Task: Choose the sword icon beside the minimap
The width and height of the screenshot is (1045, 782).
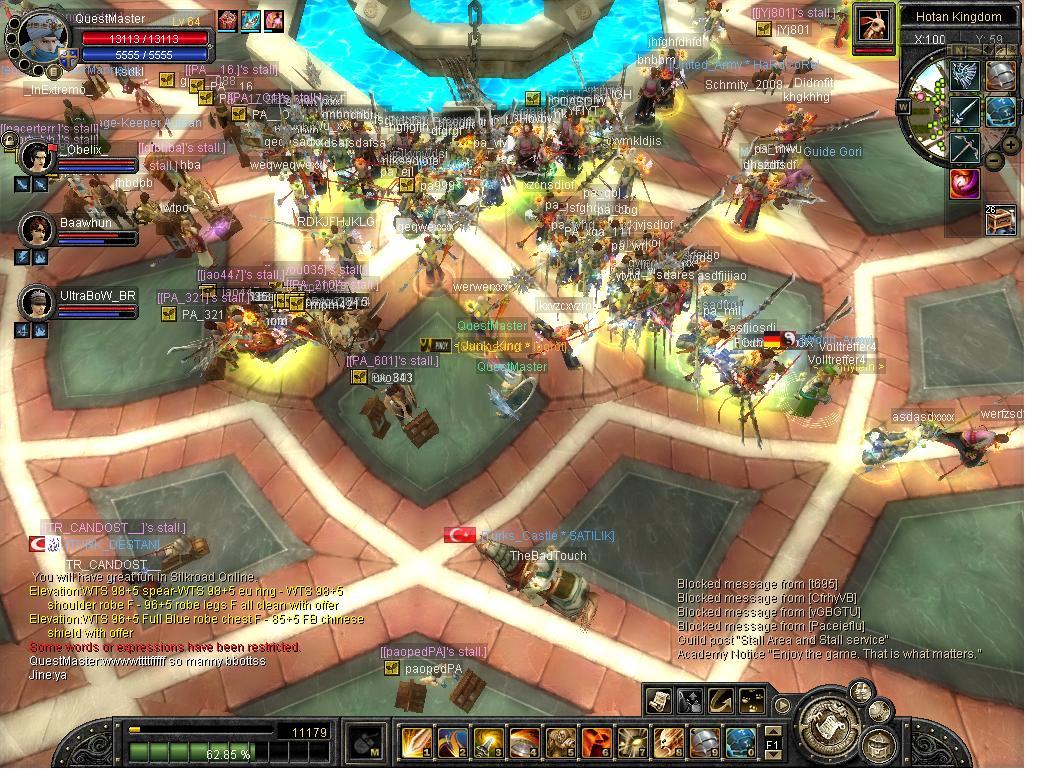Action: click(964, 111)
